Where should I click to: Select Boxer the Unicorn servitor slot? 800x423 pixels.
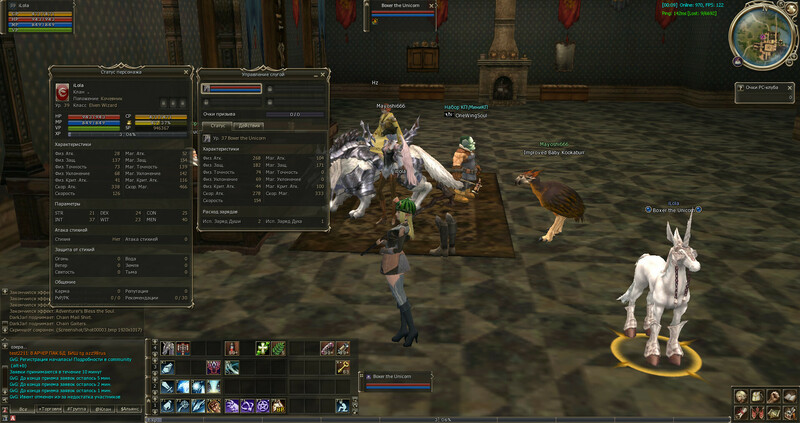click(x=232, y=88)
